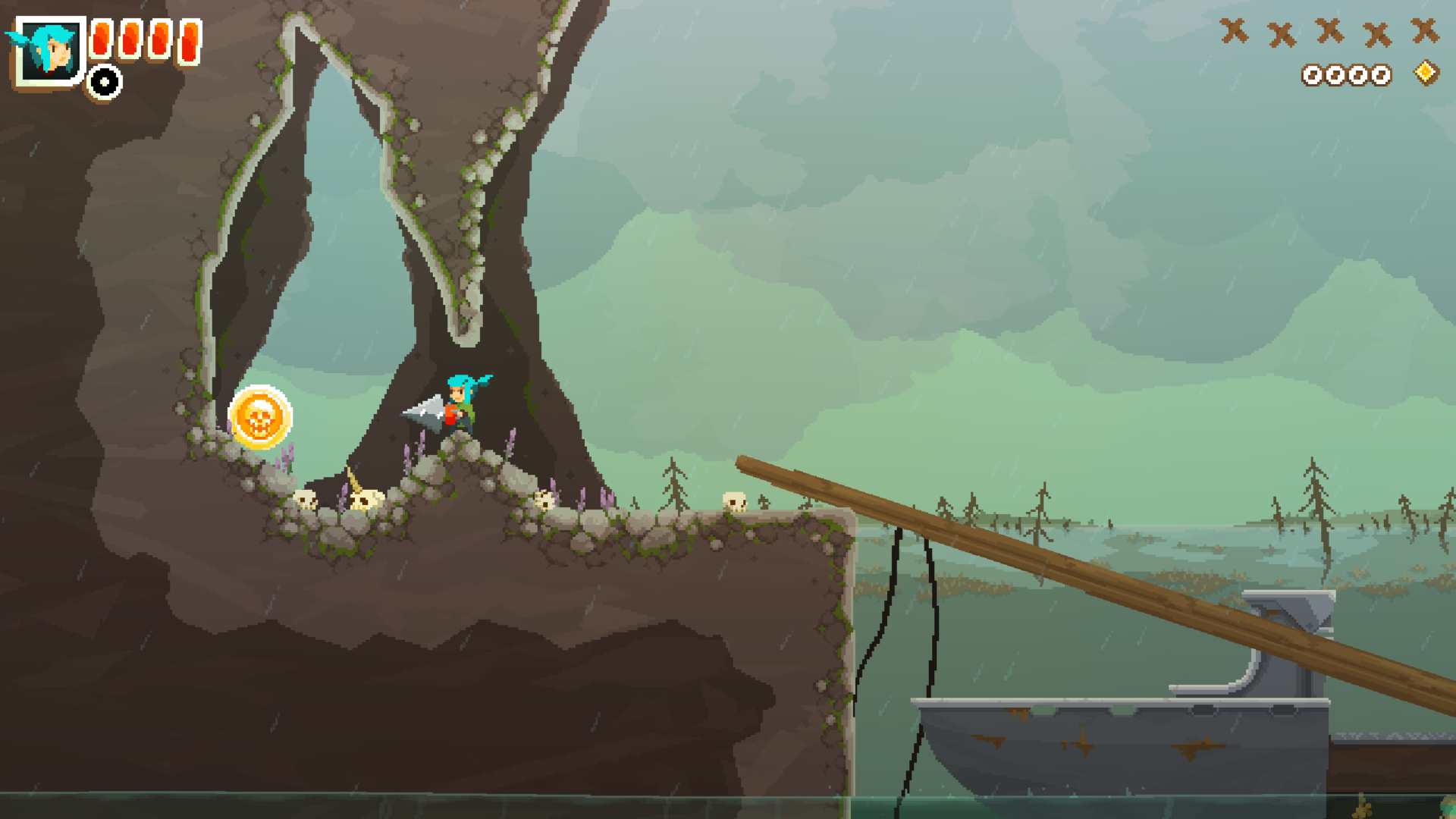1456x819 pixels.
Task: Click the blue-haired character portrait
Action: point(49,52)
